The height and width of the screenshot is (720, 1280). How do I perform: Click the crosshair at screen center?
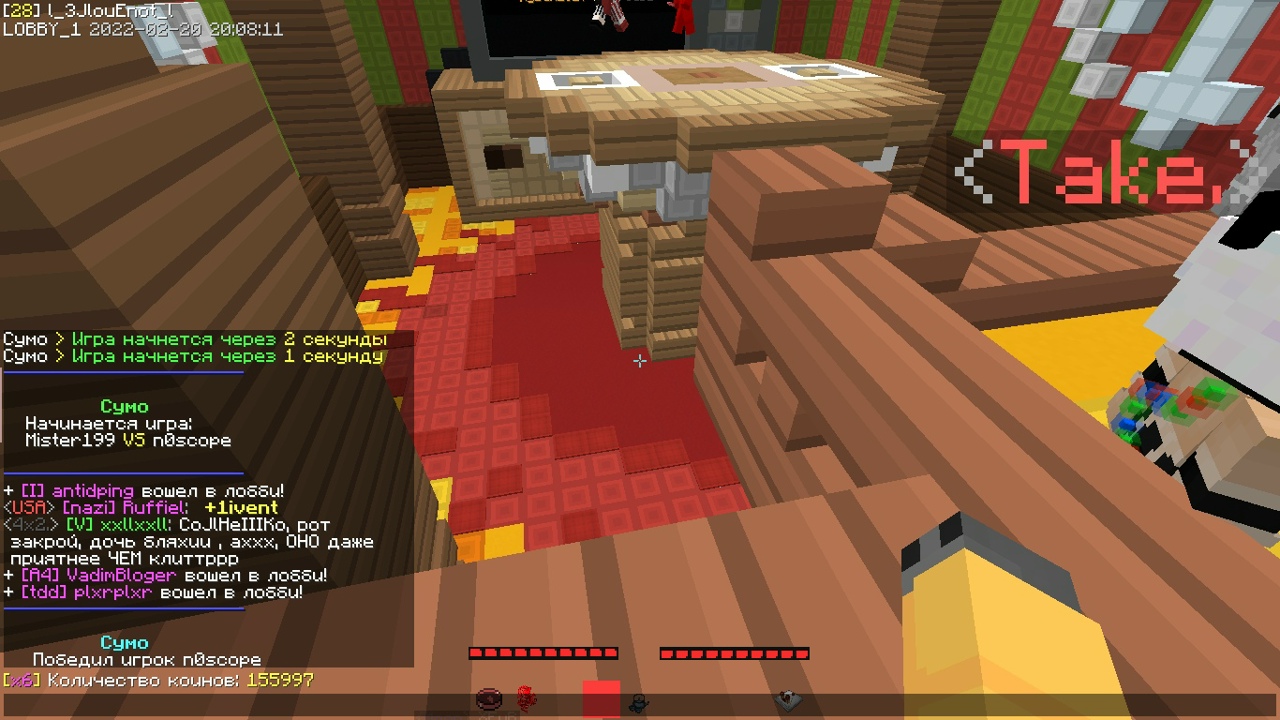[x=640, y=361]
